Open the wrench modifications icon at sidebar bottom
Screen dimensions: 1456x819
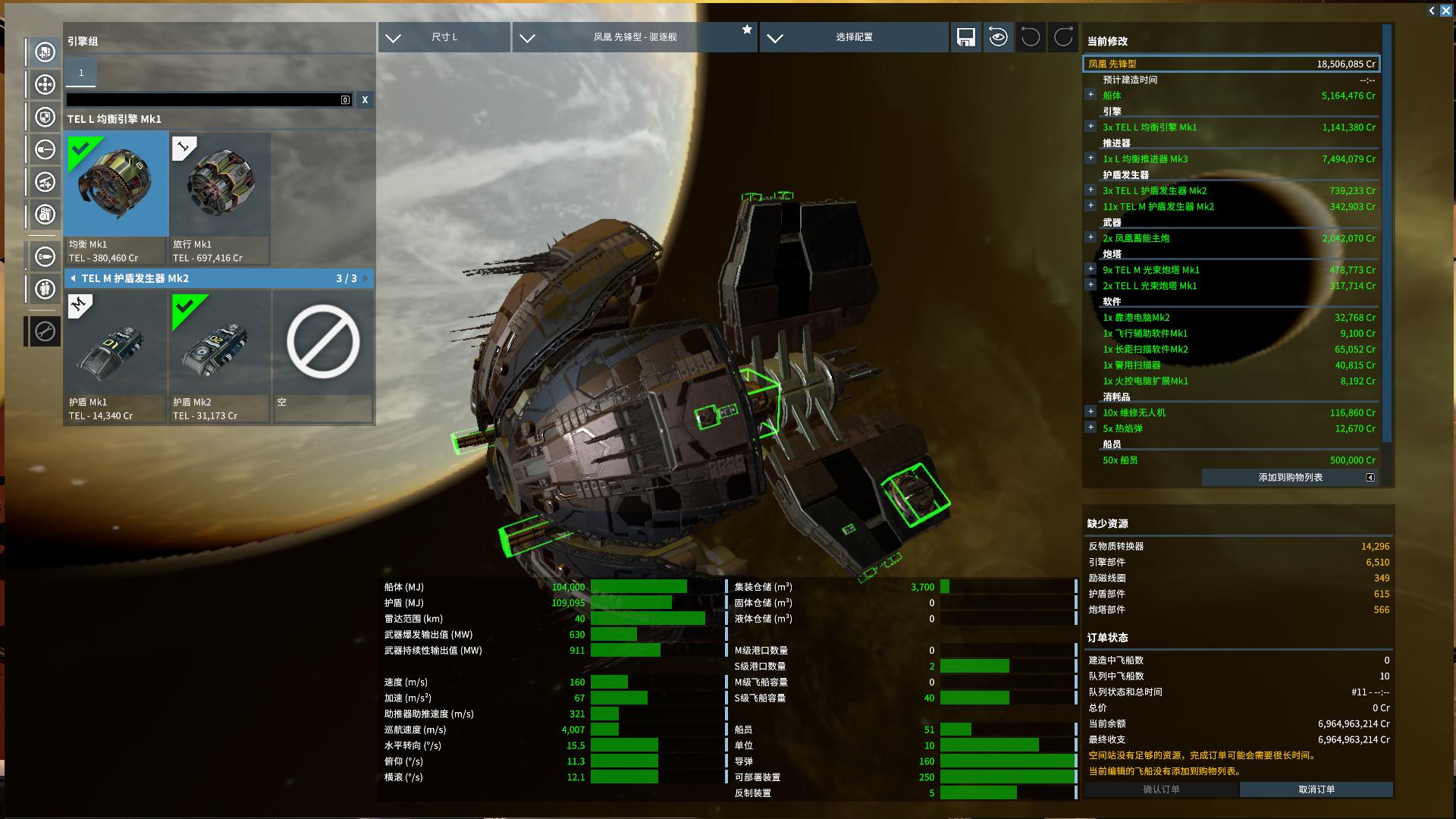(43, 331)
